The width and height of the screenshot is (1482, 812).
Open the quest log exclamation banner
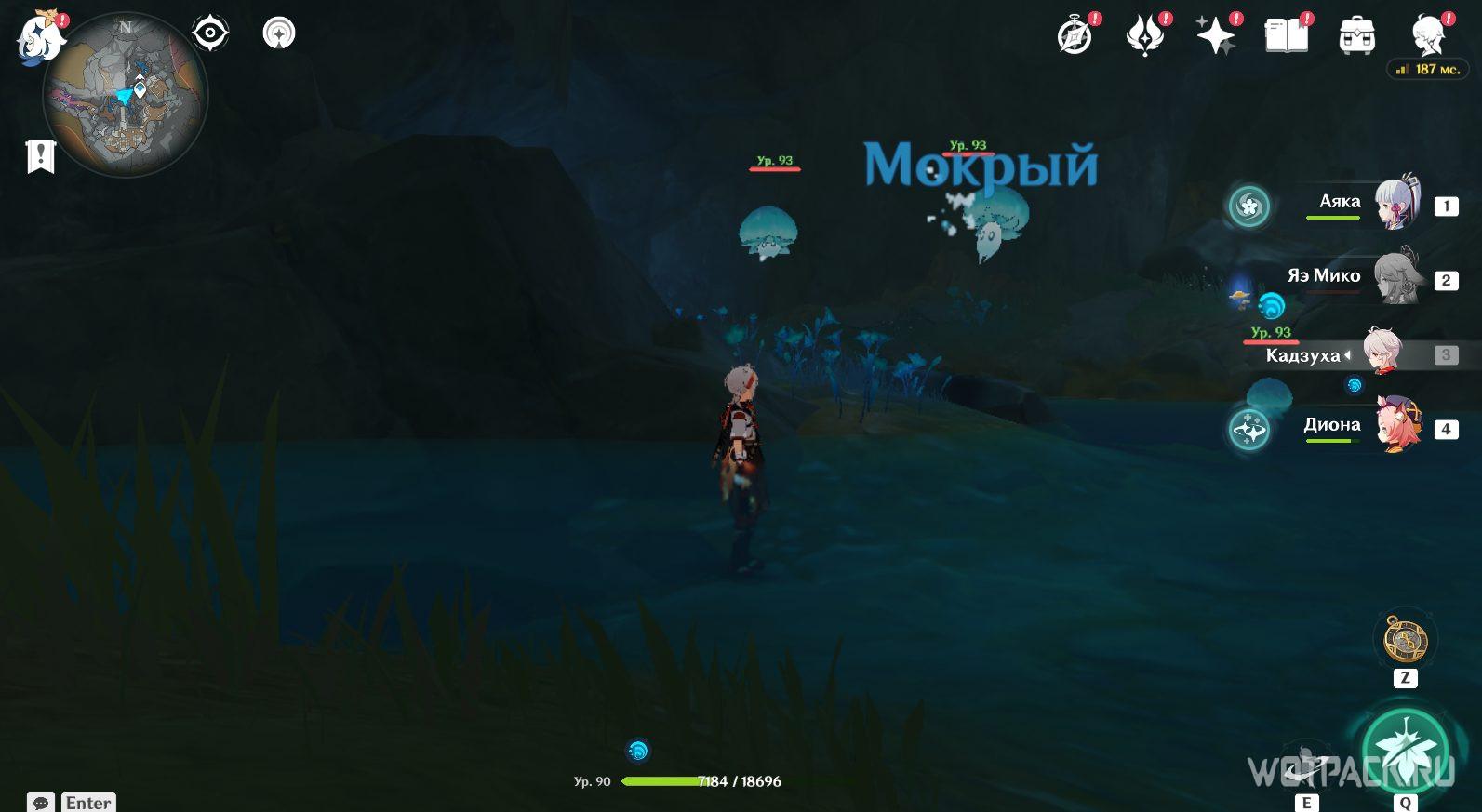point(41,156)
